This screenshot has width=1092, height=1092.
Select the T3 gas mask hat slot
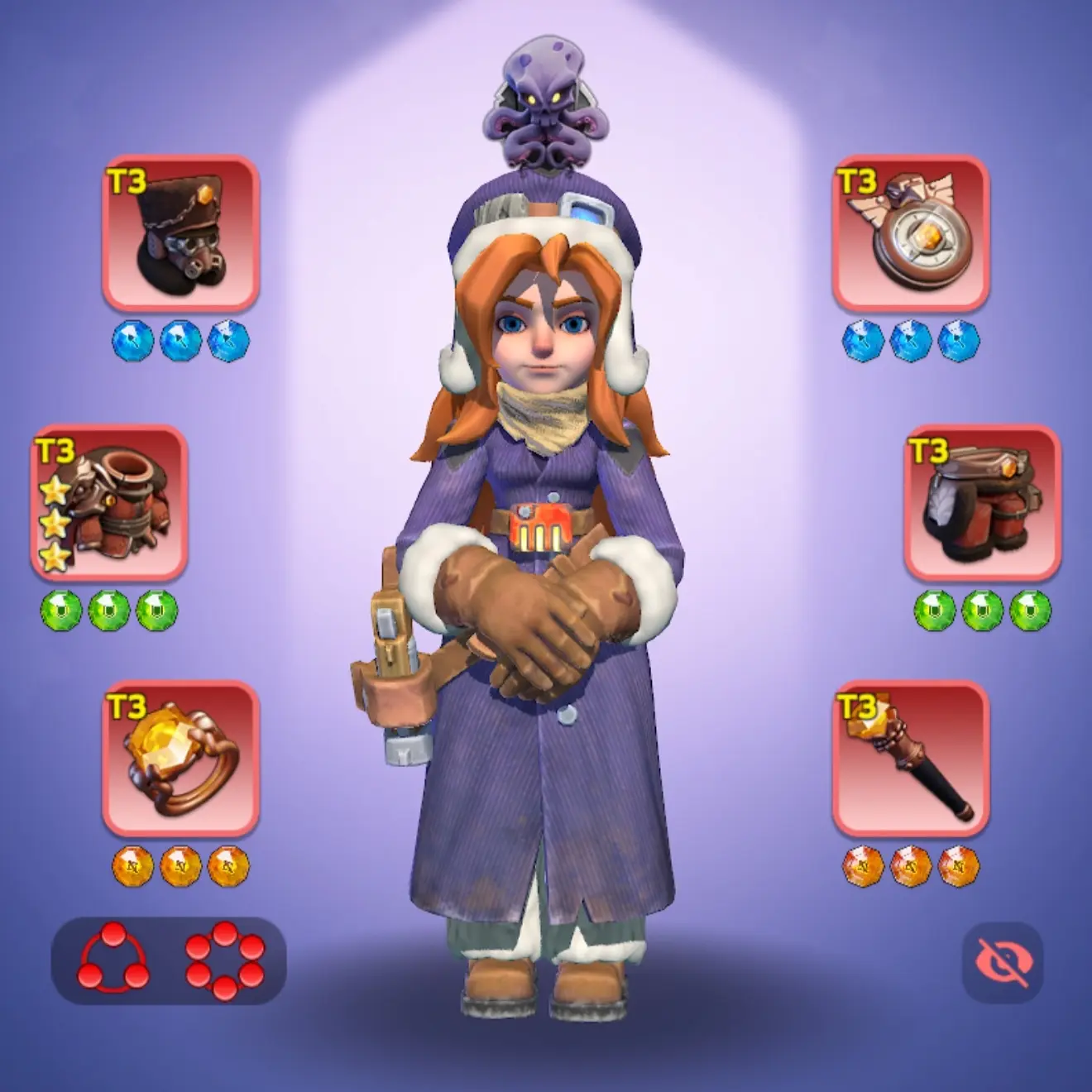click(180, 234)
